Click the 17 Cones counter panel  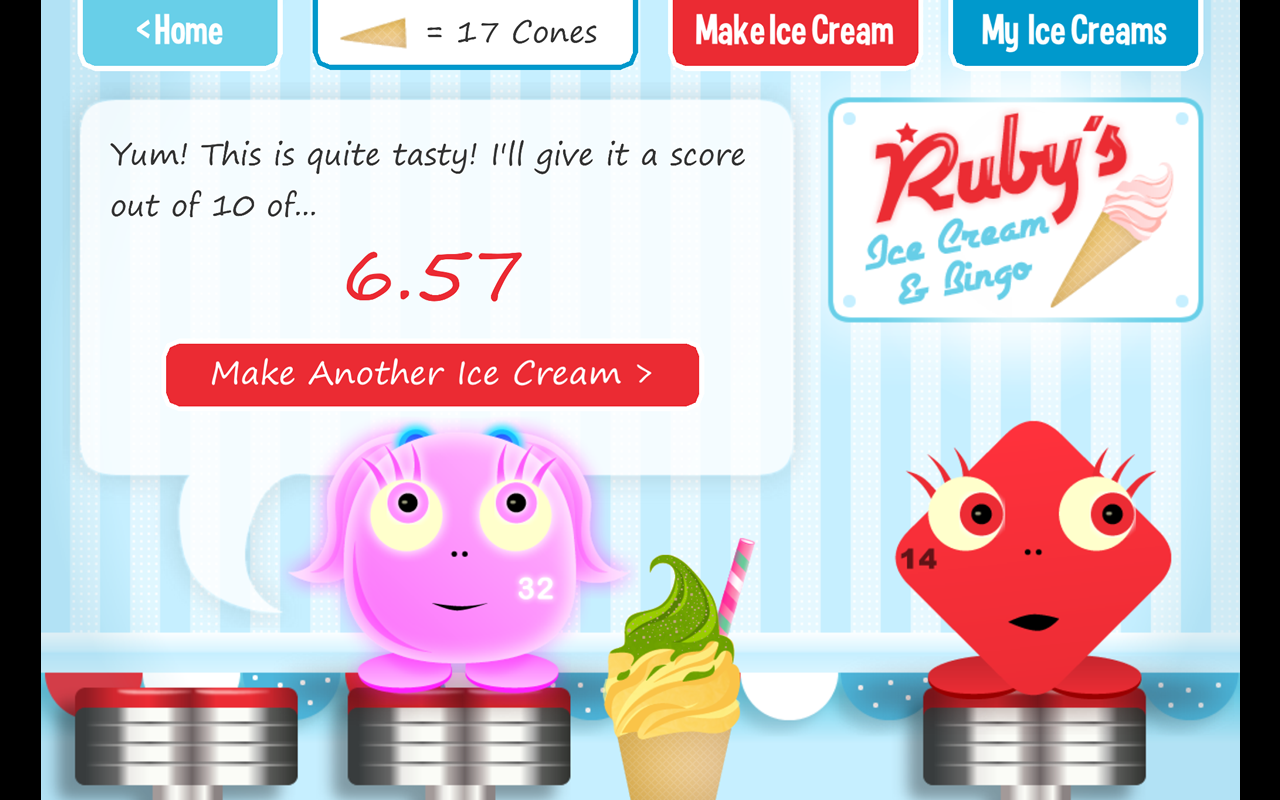coord(474,33)
